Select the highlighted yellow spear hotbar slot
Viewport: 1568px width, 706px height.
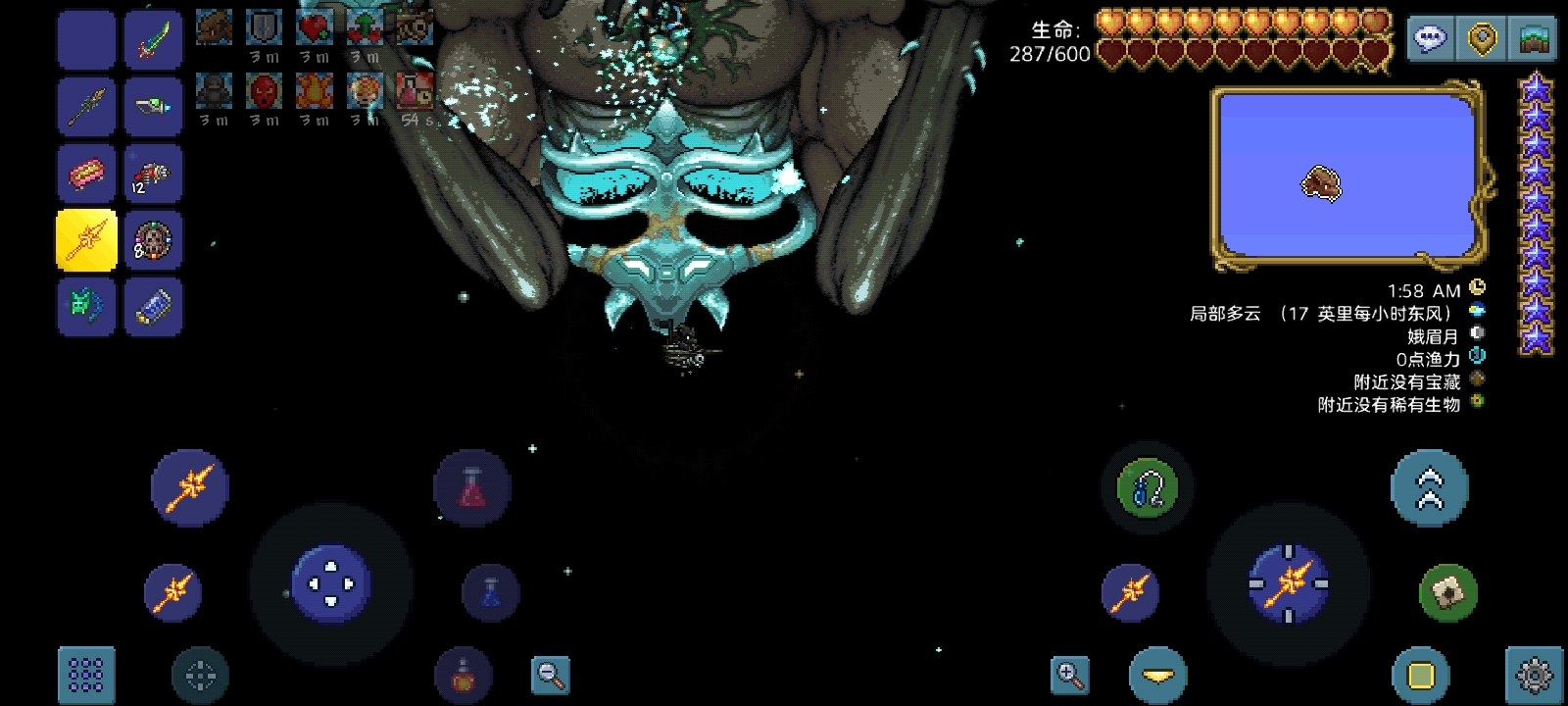(86, 239)
